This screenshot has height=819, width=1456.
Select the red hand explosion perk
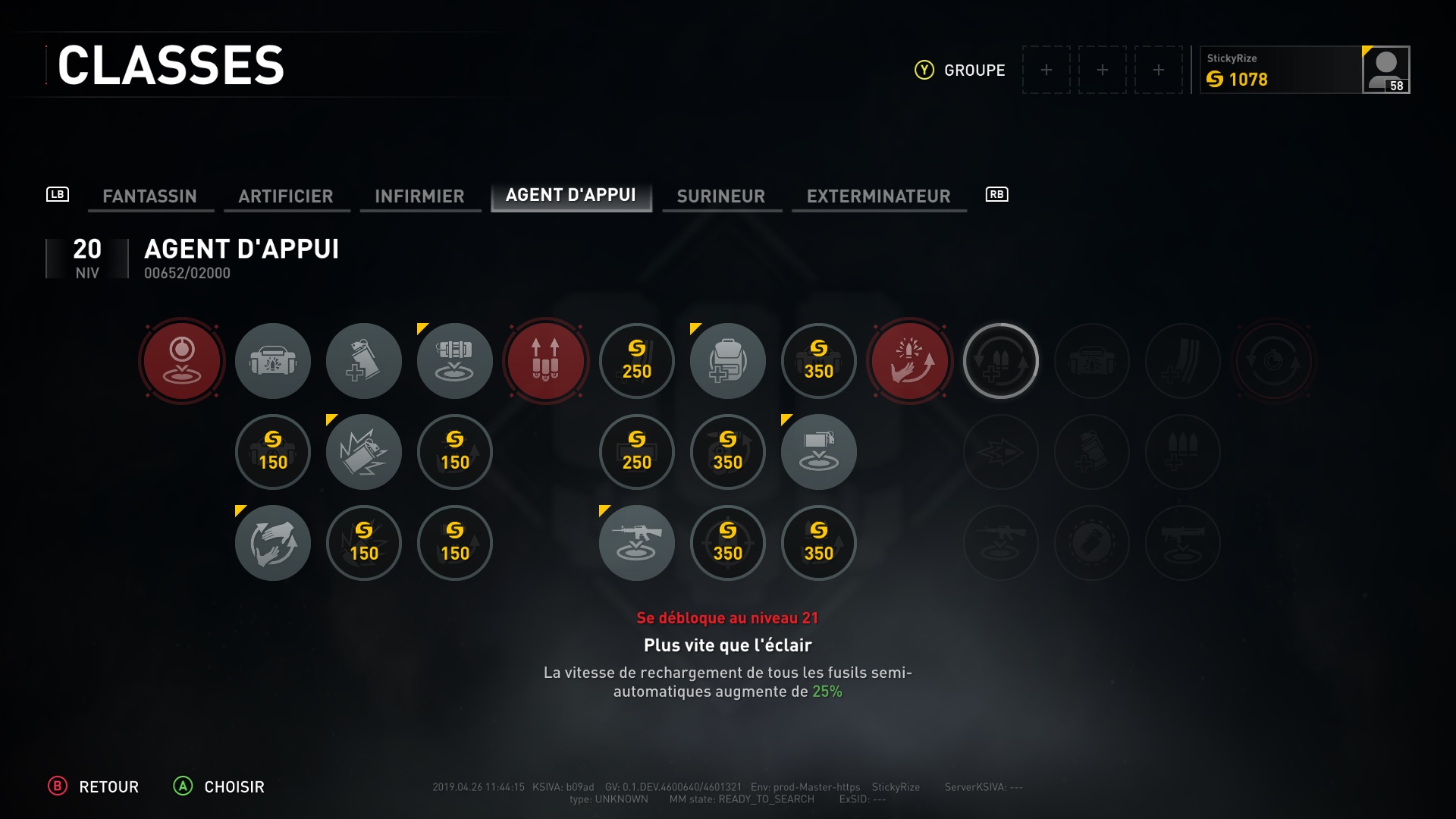click(x=910, y=361)
